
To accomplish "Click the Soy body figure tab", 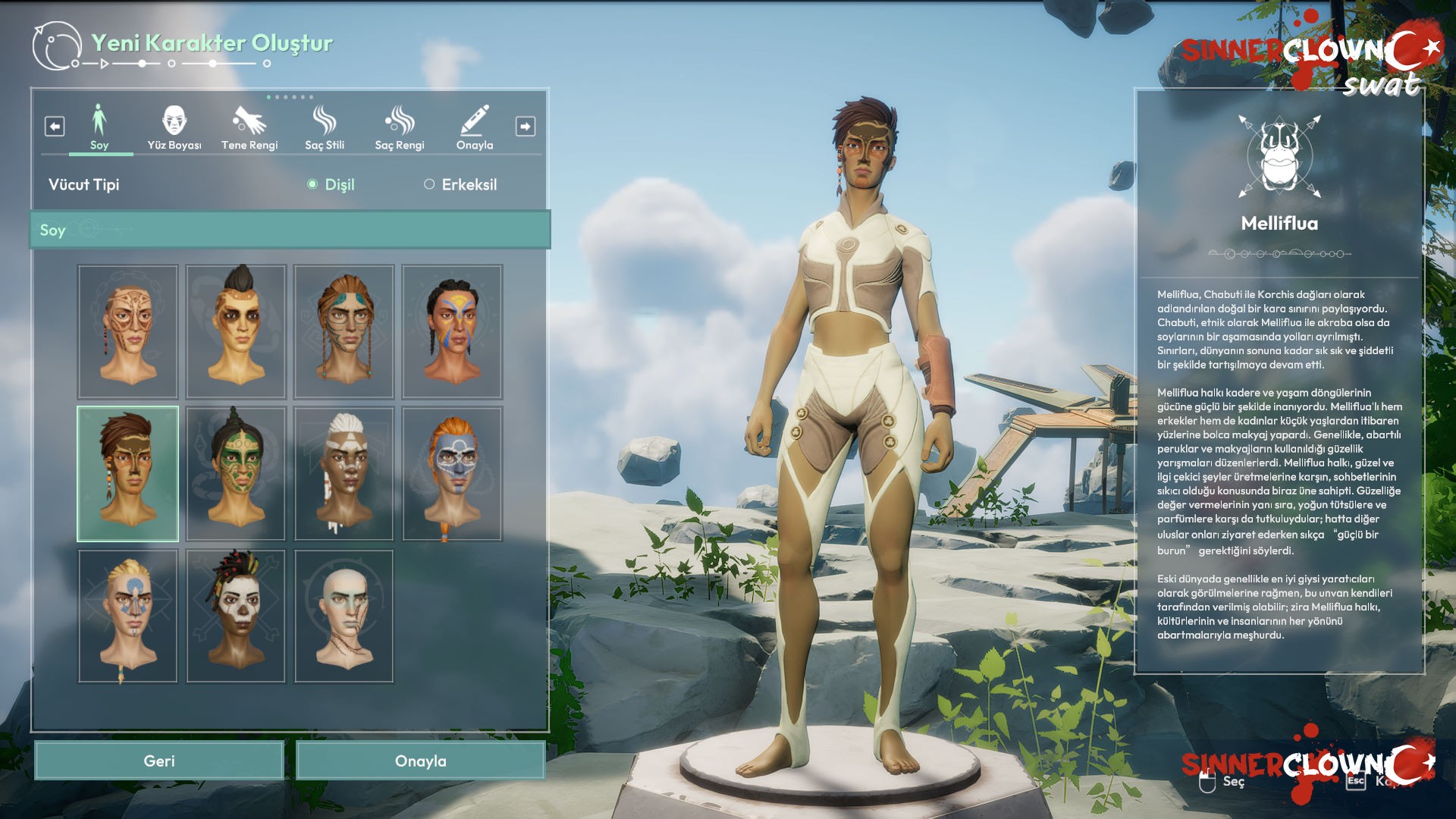I will [99, 127].
